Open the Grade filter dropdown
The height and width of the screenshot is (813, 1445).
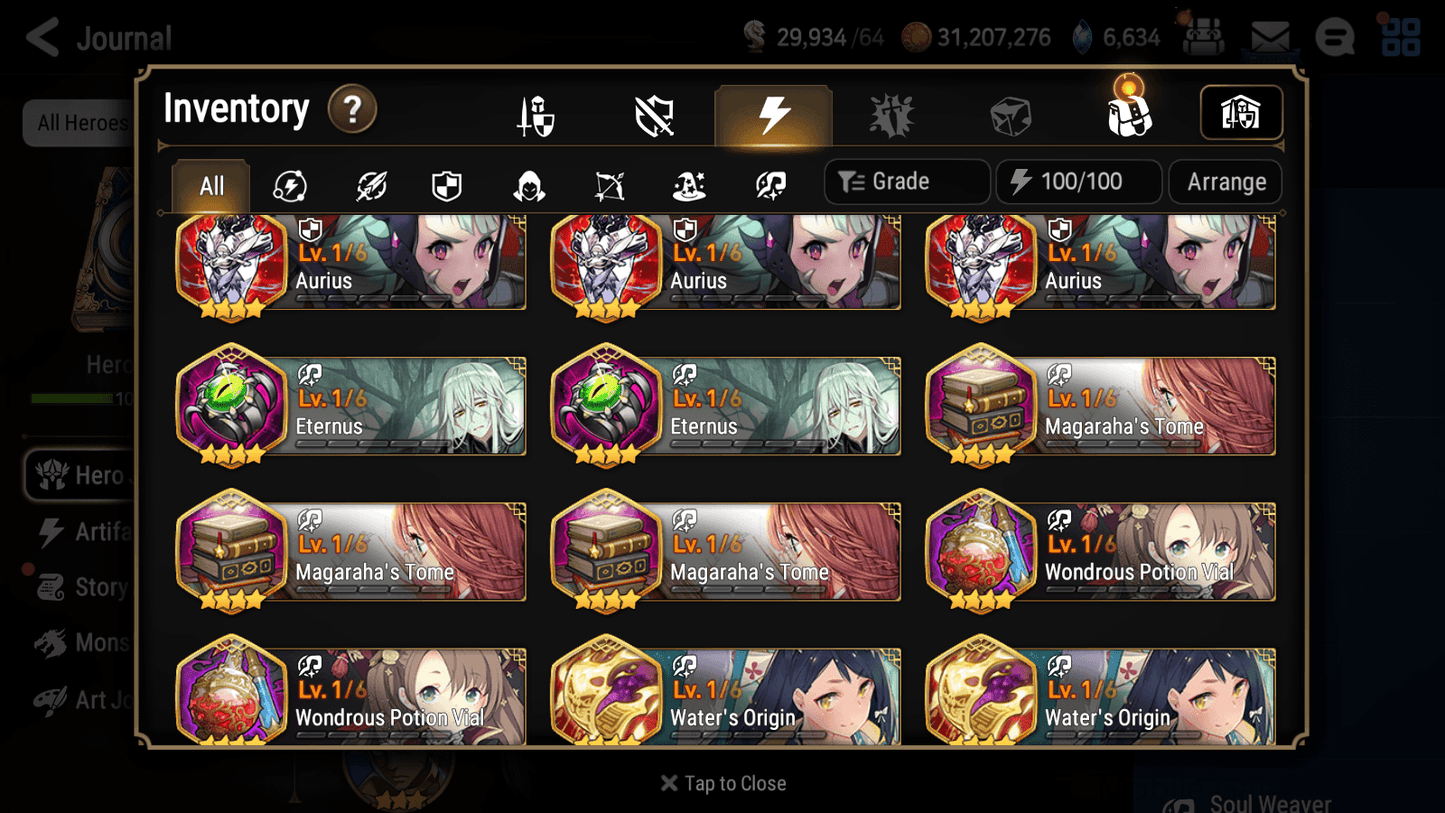pos(906,181)
